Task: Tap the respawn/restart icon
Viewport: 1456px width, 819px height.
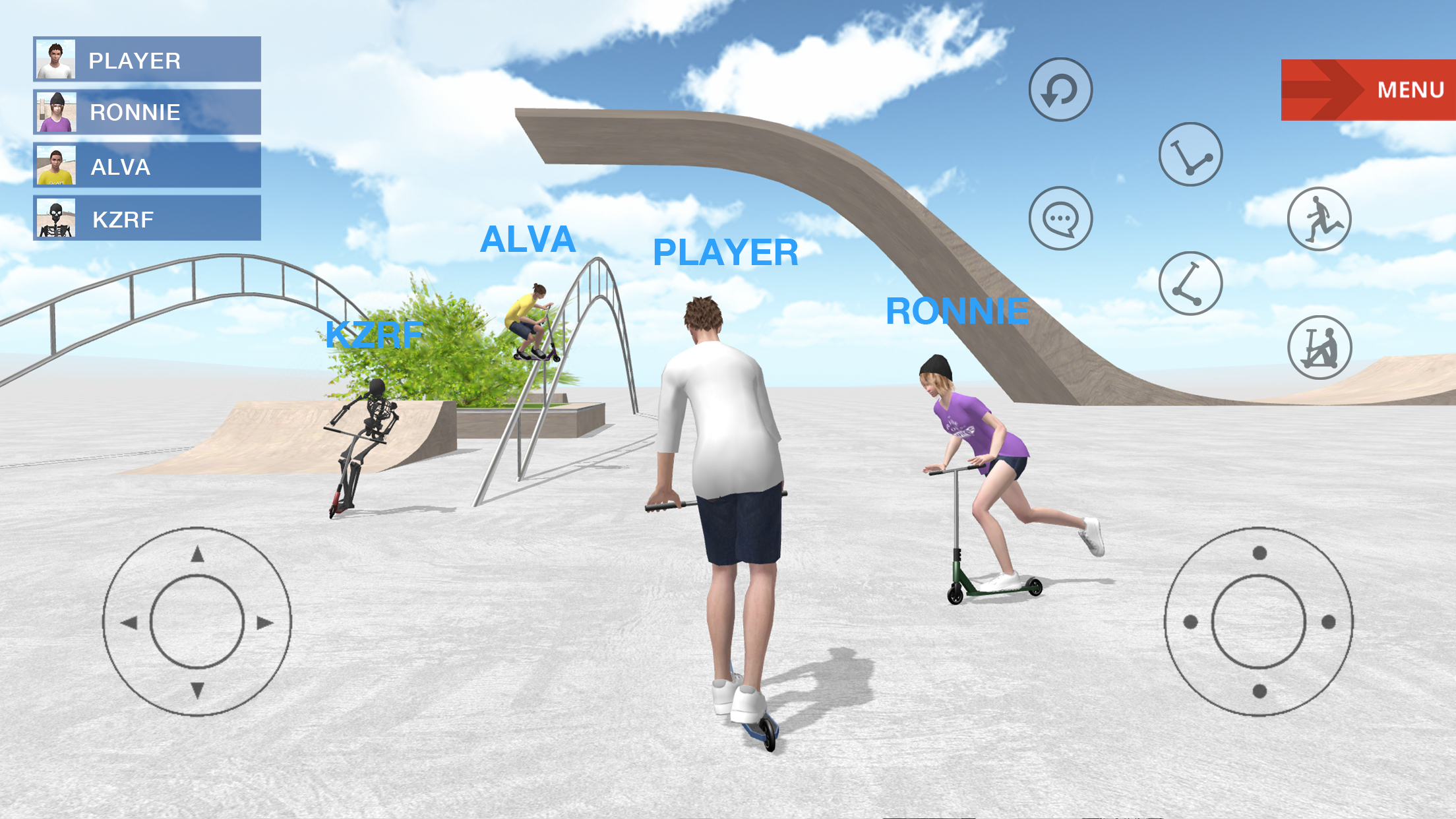Action: coord(1059,89)
